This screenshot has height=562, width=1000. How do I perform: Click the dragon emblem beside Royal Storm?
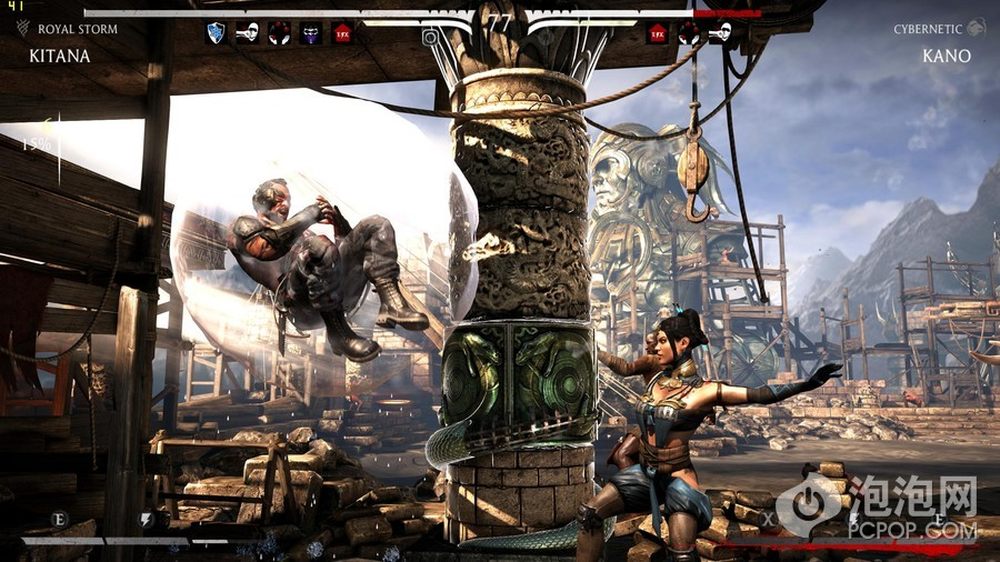(22, 28)
